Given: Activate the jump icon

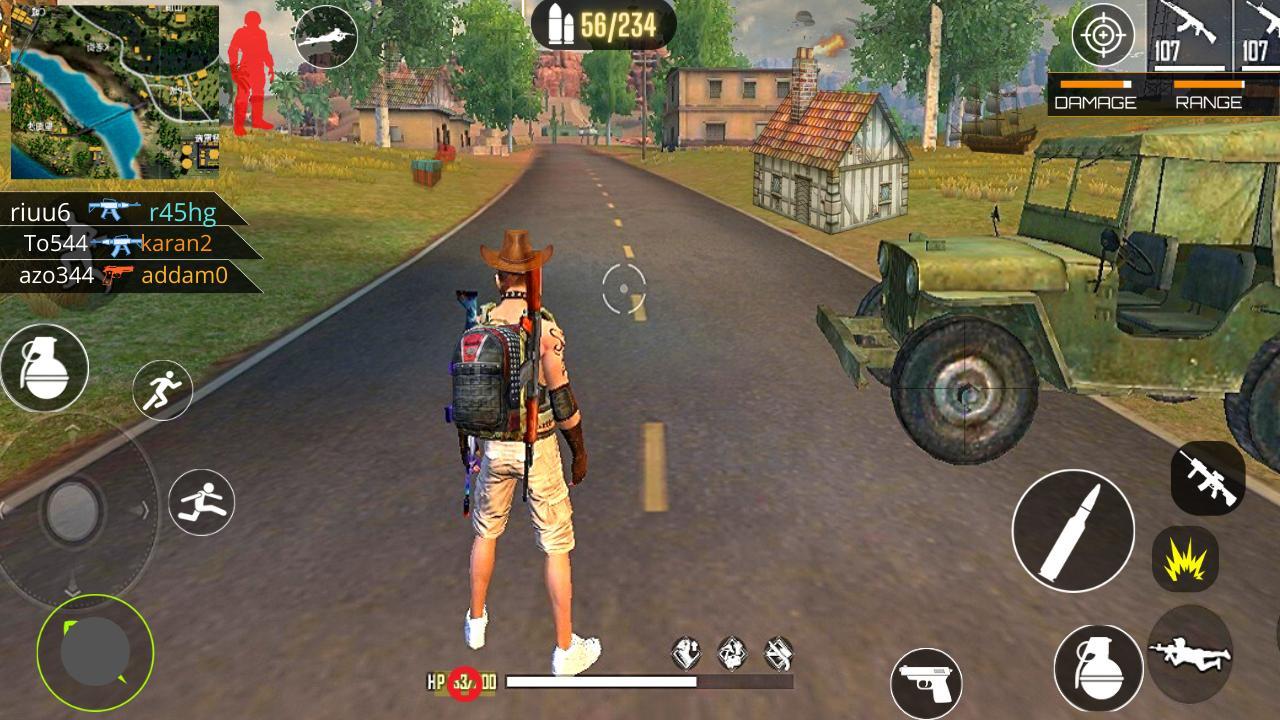Looking at the screenshot, I should coord(200,502).
